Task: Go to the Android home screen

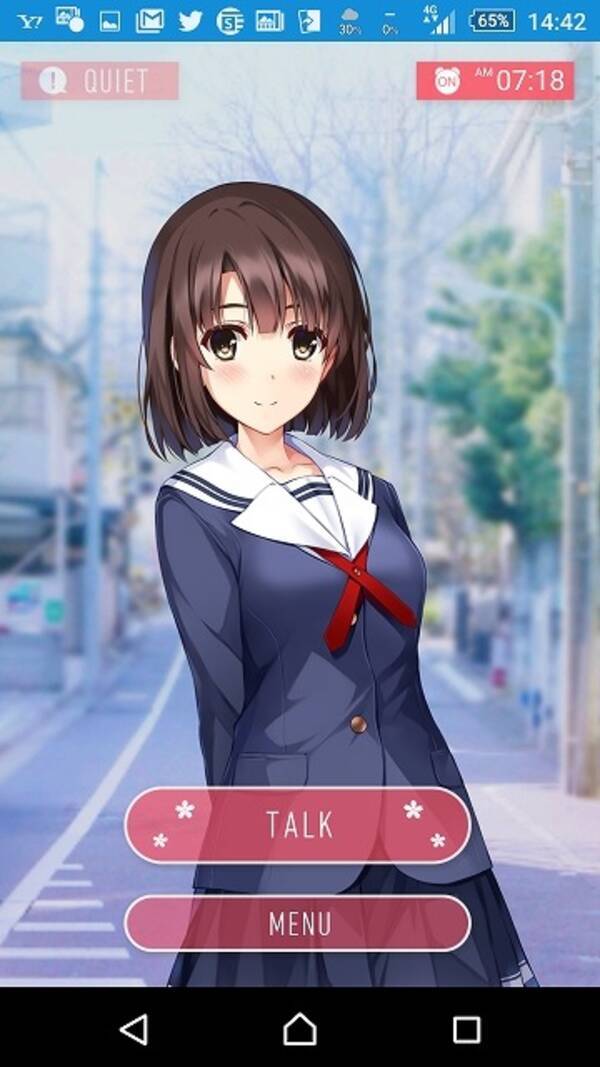Action: (x=299, y=1029)
